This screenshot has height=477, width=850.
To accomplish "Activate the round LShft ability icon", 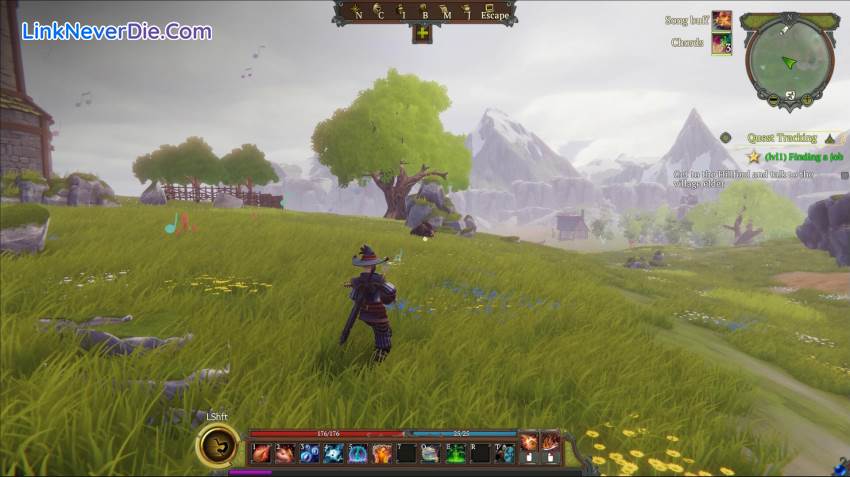I will (x=217, y=444).
